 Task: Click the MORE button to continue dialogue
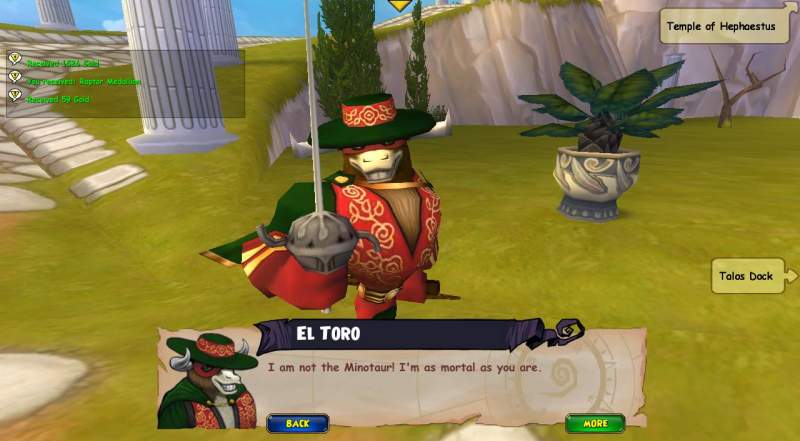point(595,423)
